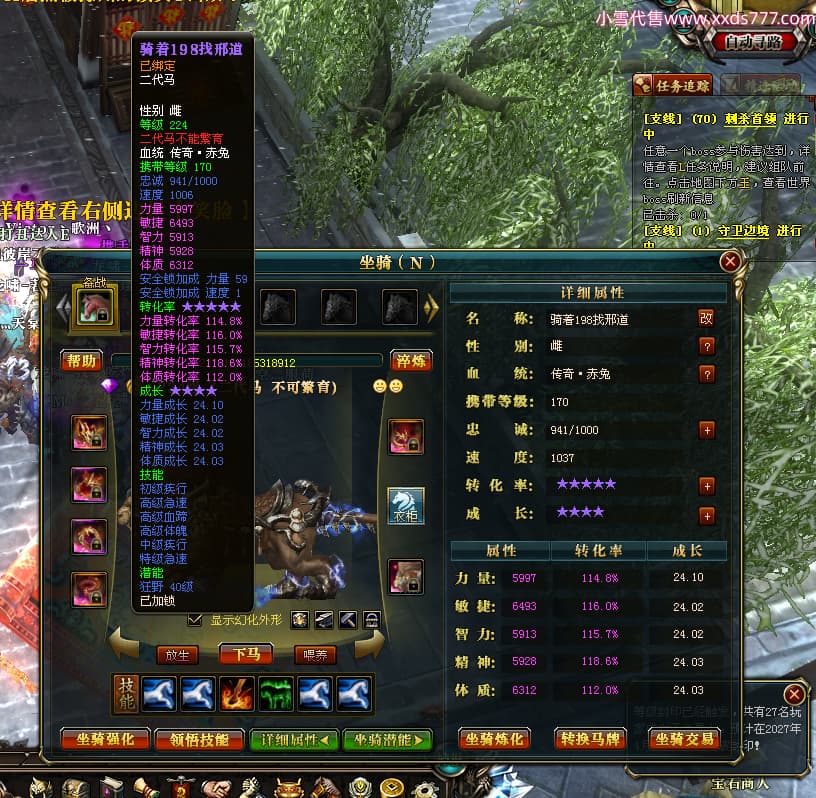Rename the mount with the 改 button

pyautogui.click(x=707, y=318)
